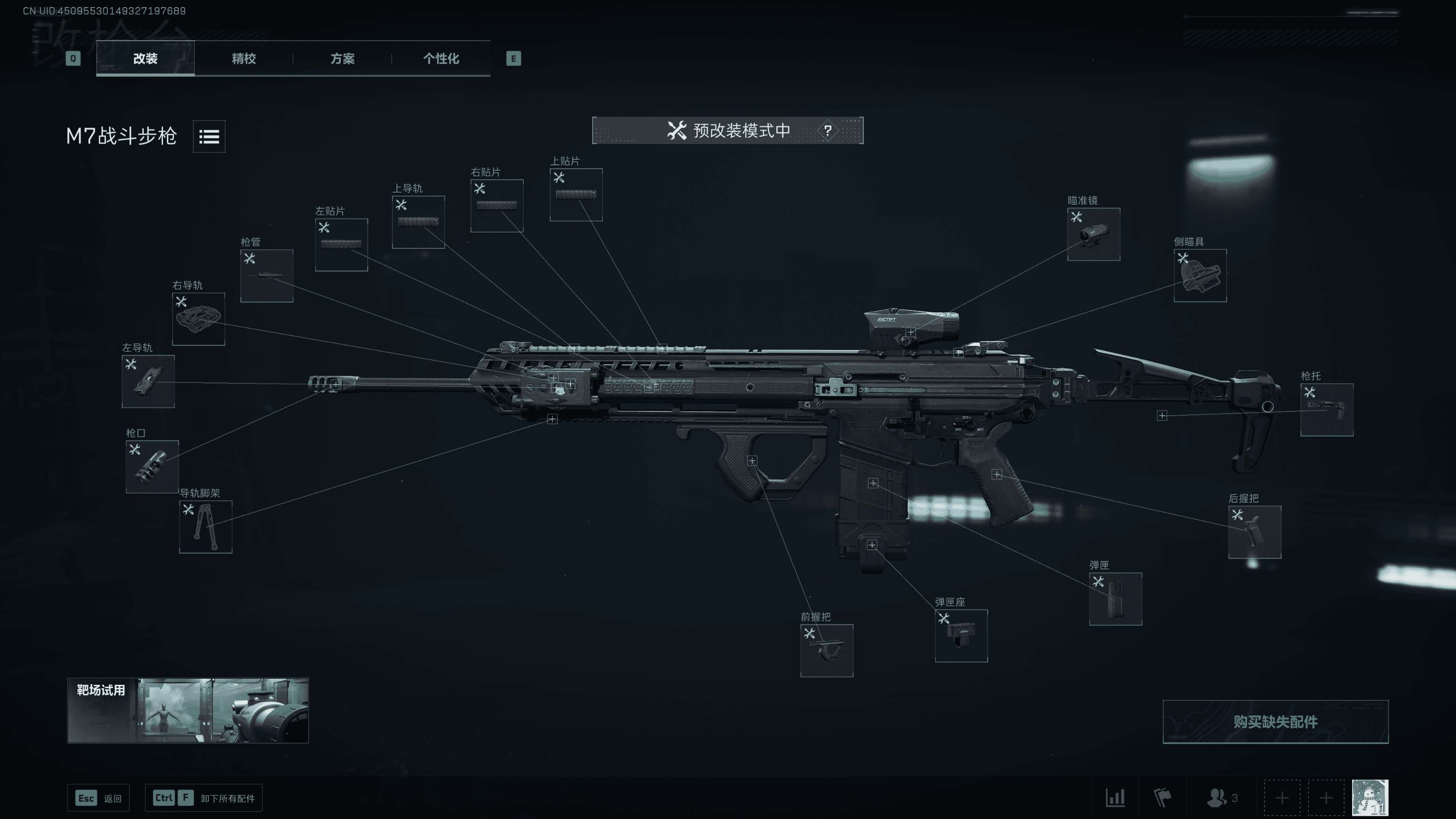This screenshot has width=1456, height=819.
Task: Click the 购买缺失配件 button
Action: point(1275,722)
